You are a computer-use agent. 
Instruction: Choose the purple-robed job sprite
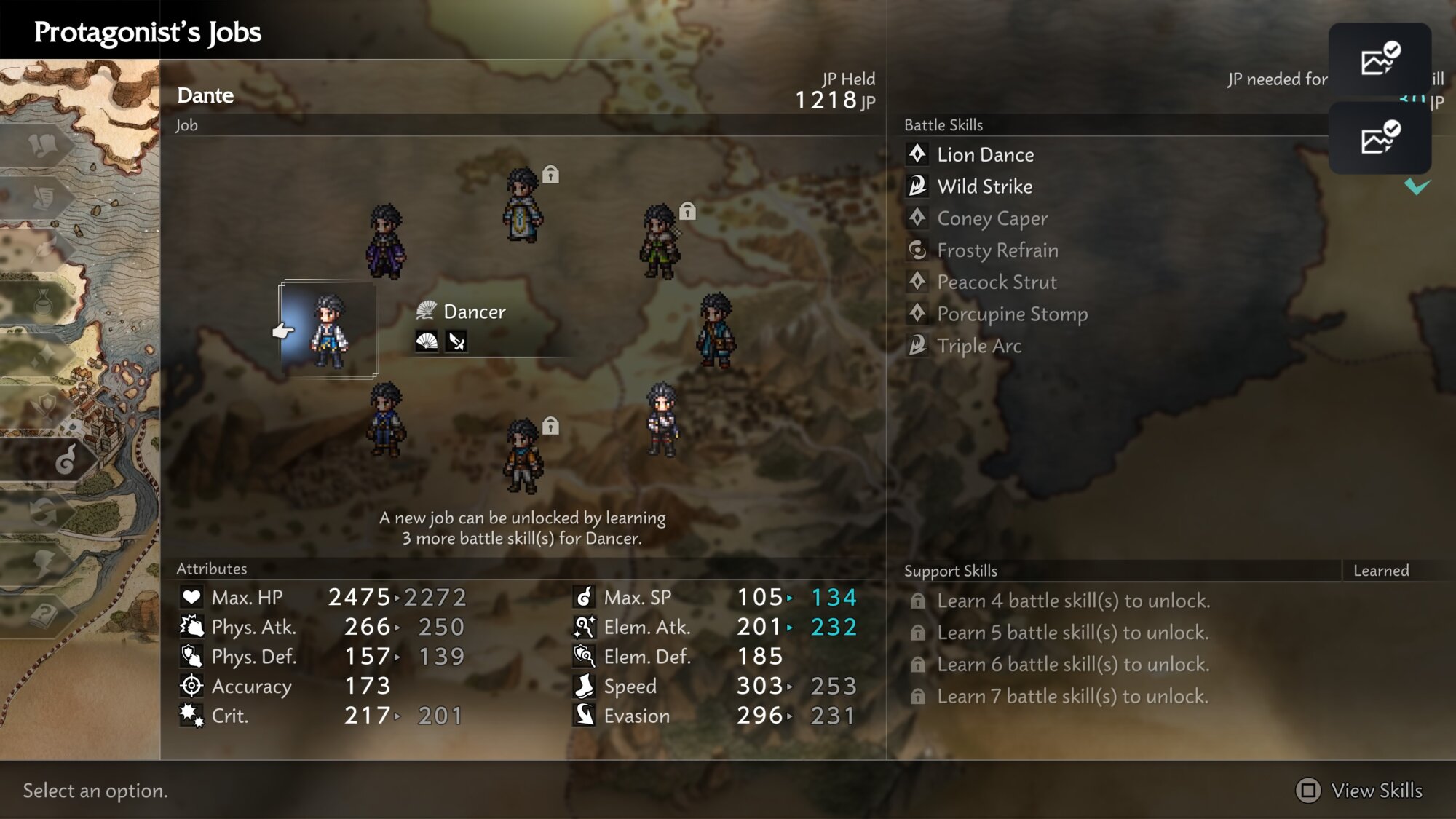click(x=385, y=242)
